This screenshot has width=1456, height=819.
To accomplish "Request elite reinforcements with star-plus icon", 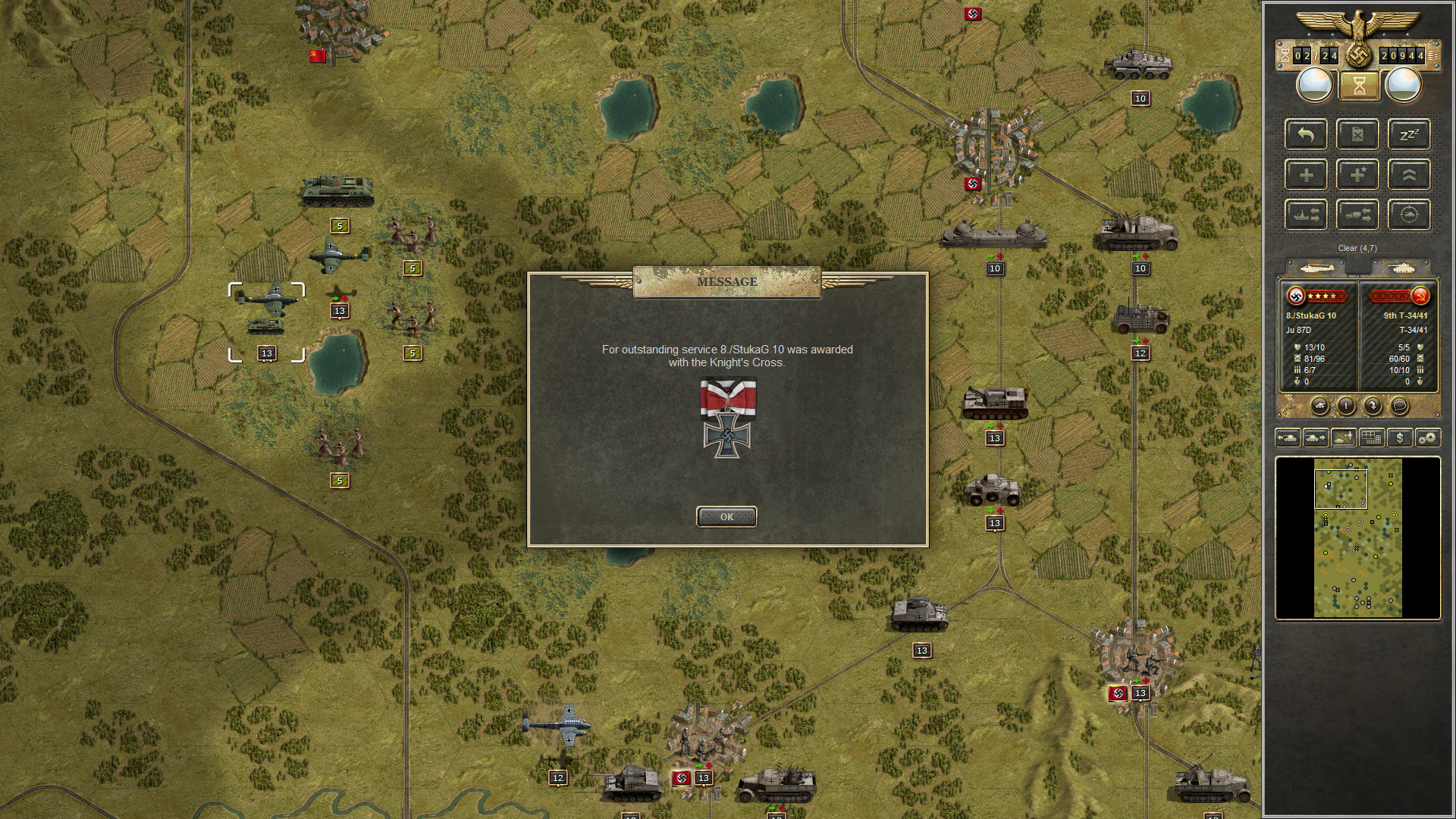I will (1358, 174).
